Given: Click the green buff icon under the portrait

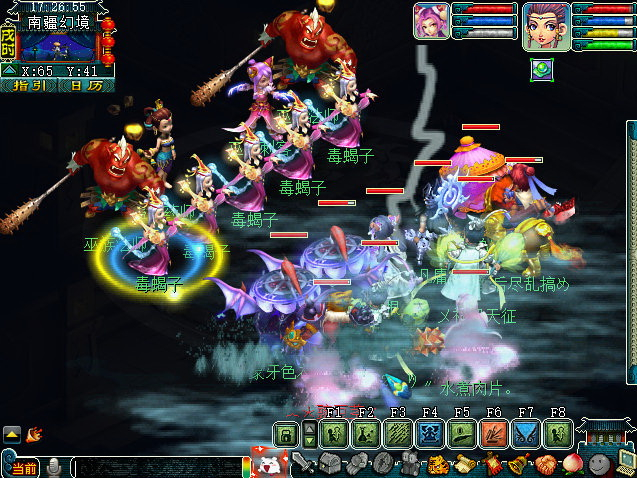Looking at the screenshot, I should [541, 68].
